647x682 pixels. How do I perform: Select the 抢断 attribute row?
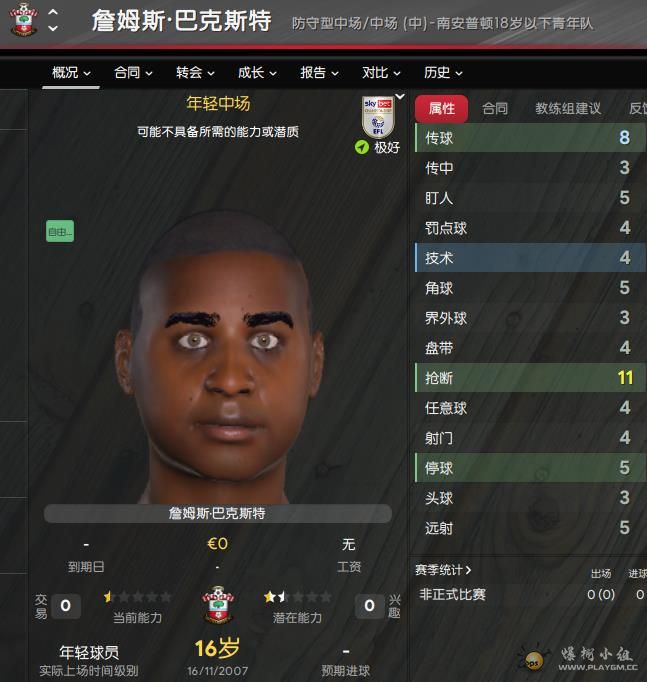click(528, 378)
